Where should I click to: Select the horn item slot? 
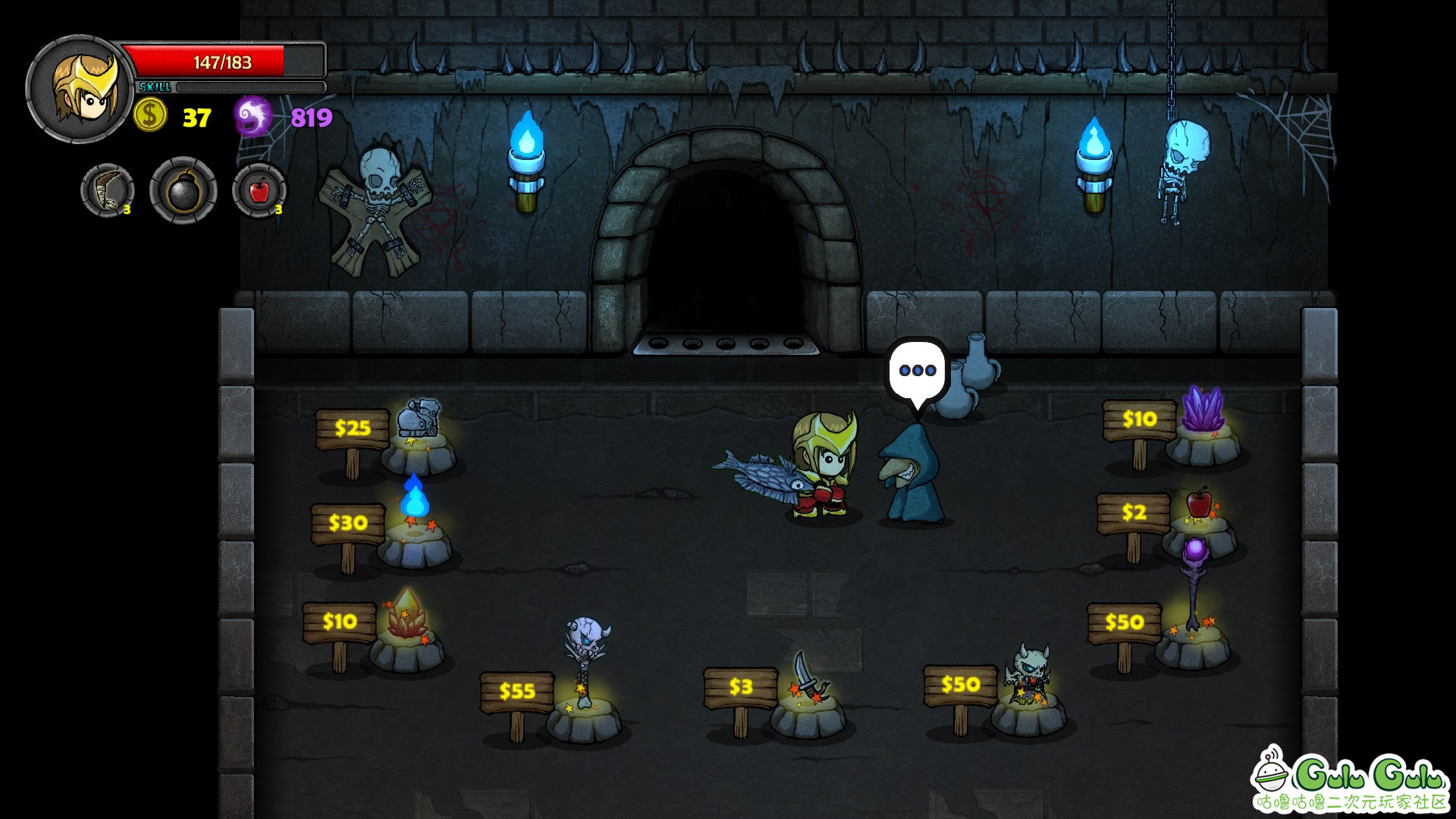108,190
